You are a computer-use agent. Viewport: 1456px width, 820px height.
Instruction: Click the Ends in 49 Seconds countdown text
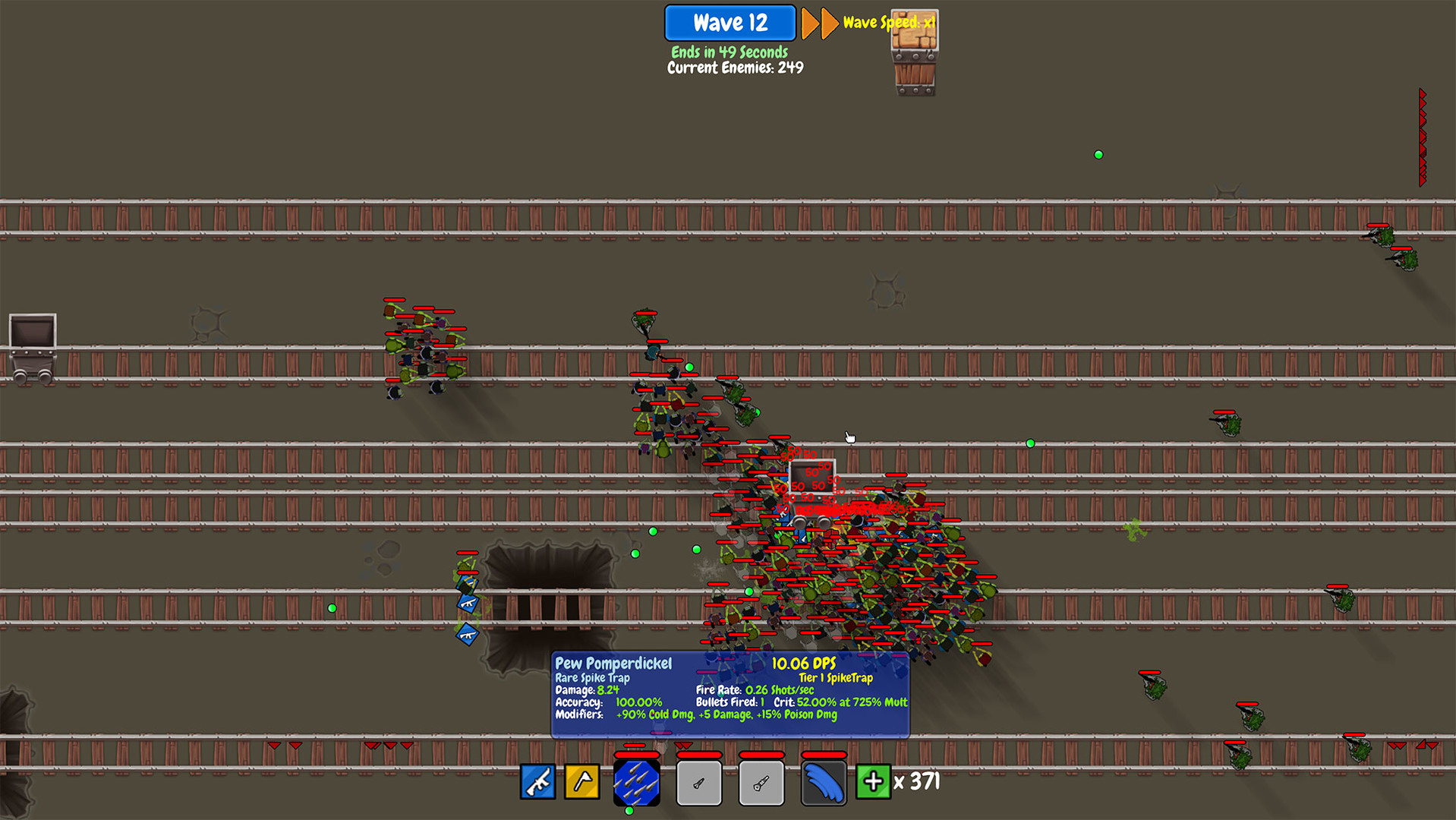(729, 52)
